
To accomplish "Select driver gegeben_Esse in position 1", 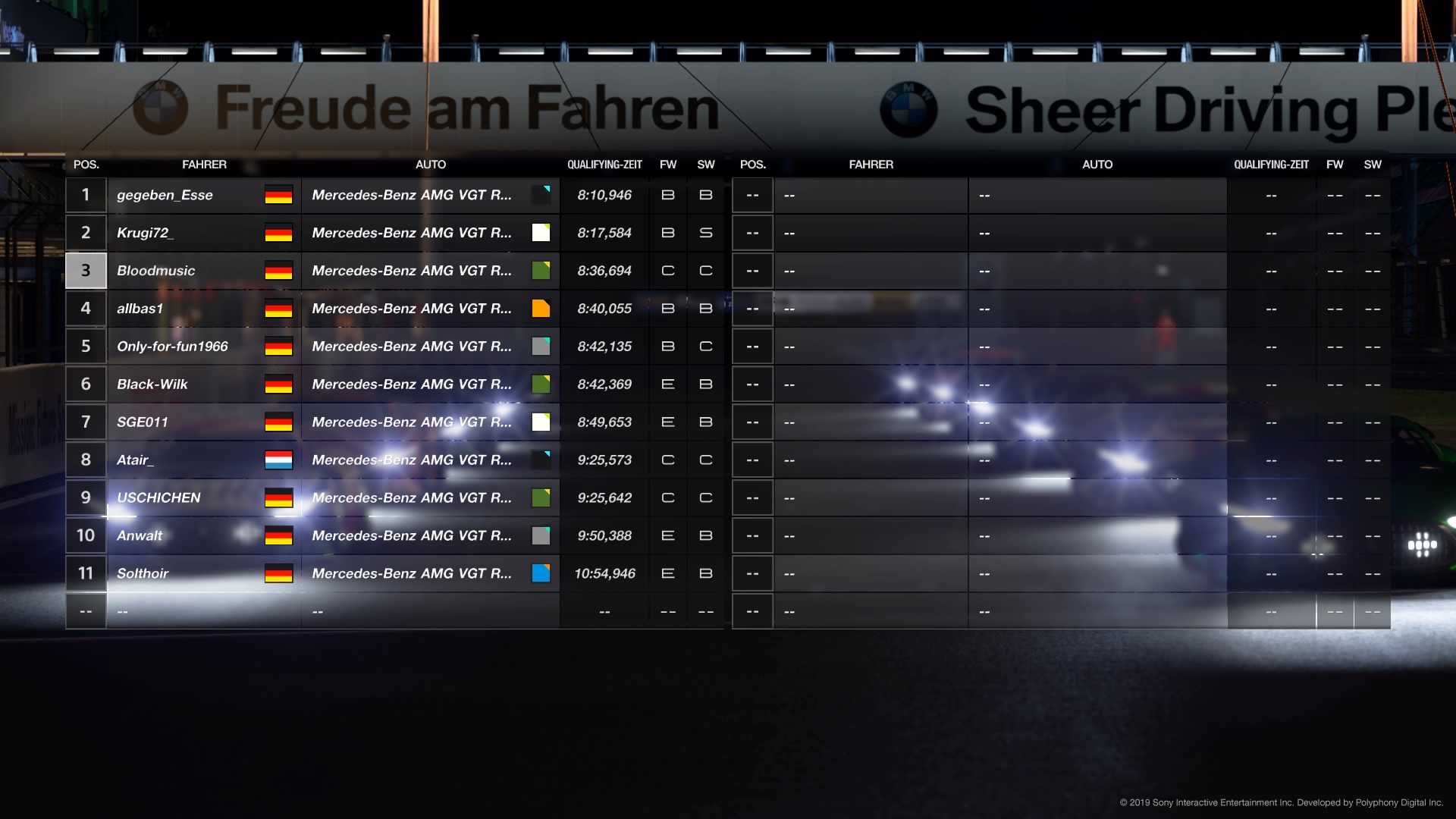I will coord(165,195).
